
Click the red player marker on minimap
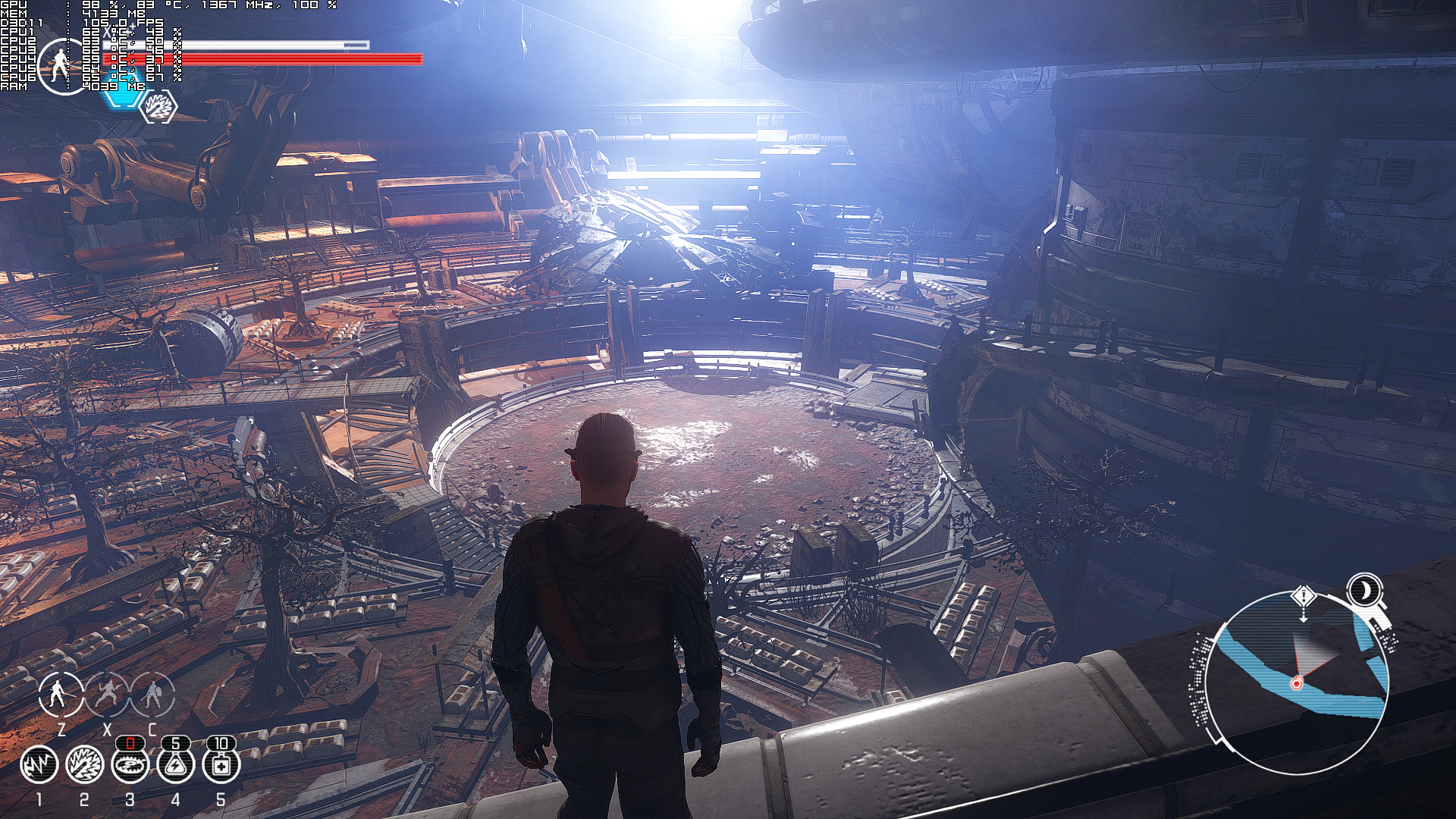pyautogui.click(x=1296, y=684)
